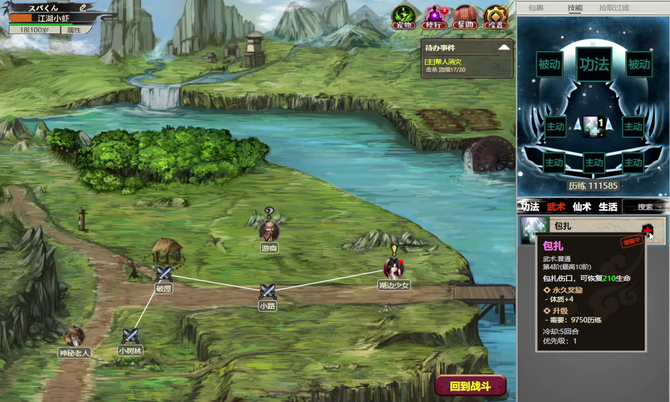
Task: Open the 设置 settings gear icon
Action: pyautogui.click(x=496, y=17)
